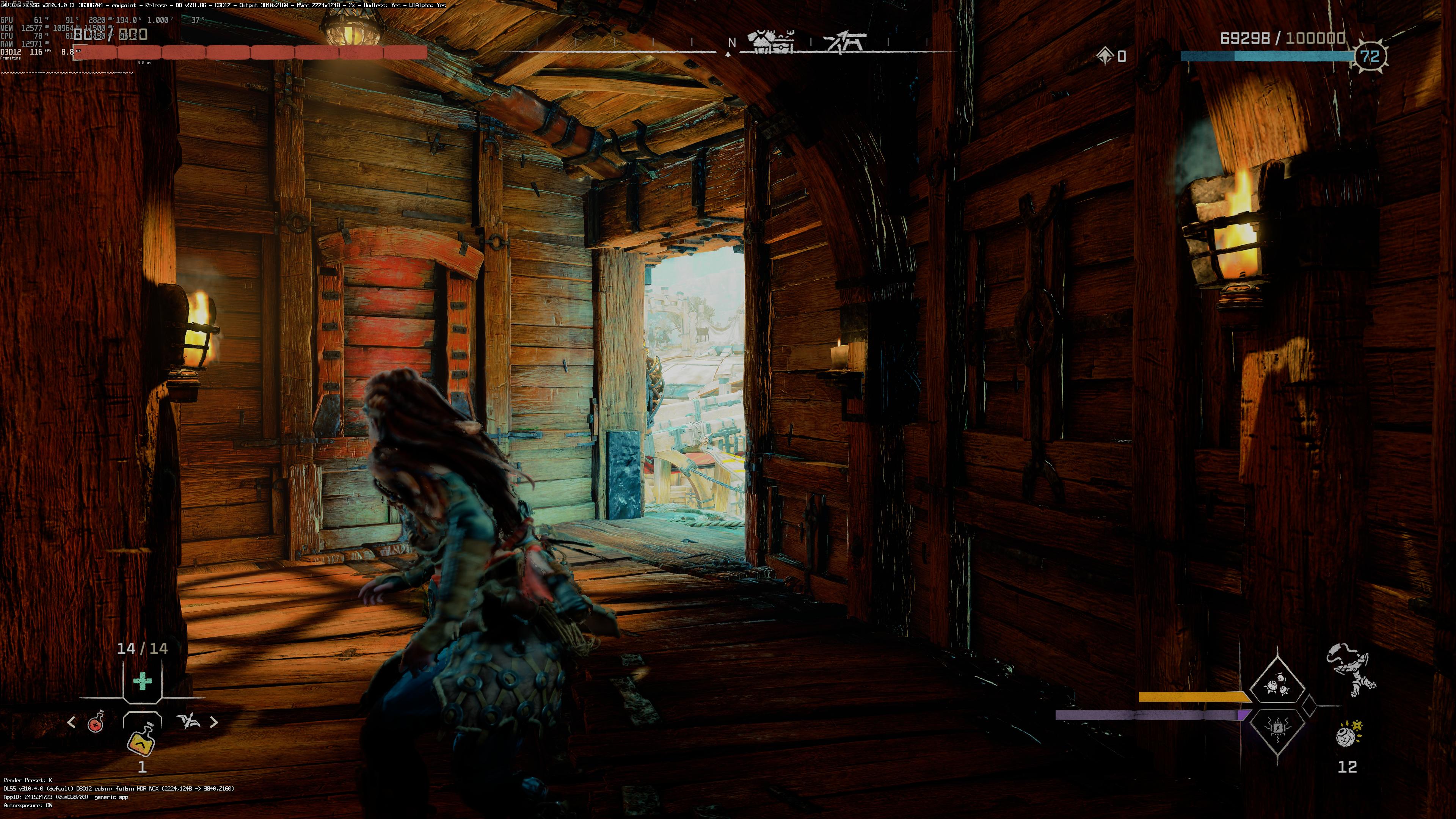1456x819 pixels.
Task: Trigger the lightning chip Valor Surge diamond
Action: [1277, 727]
